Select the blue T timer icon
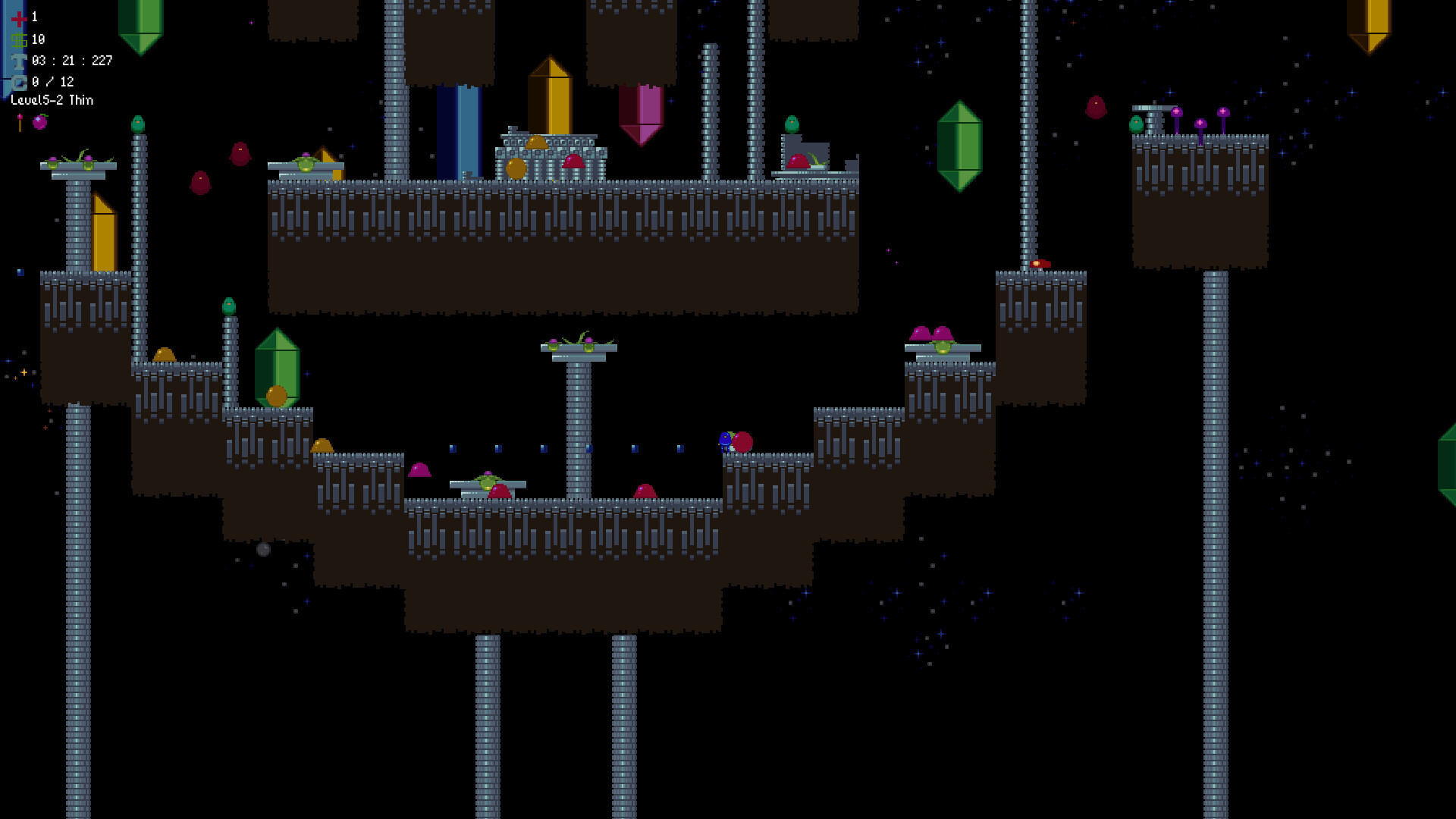The image size is (1456, 819). [19, 61]
